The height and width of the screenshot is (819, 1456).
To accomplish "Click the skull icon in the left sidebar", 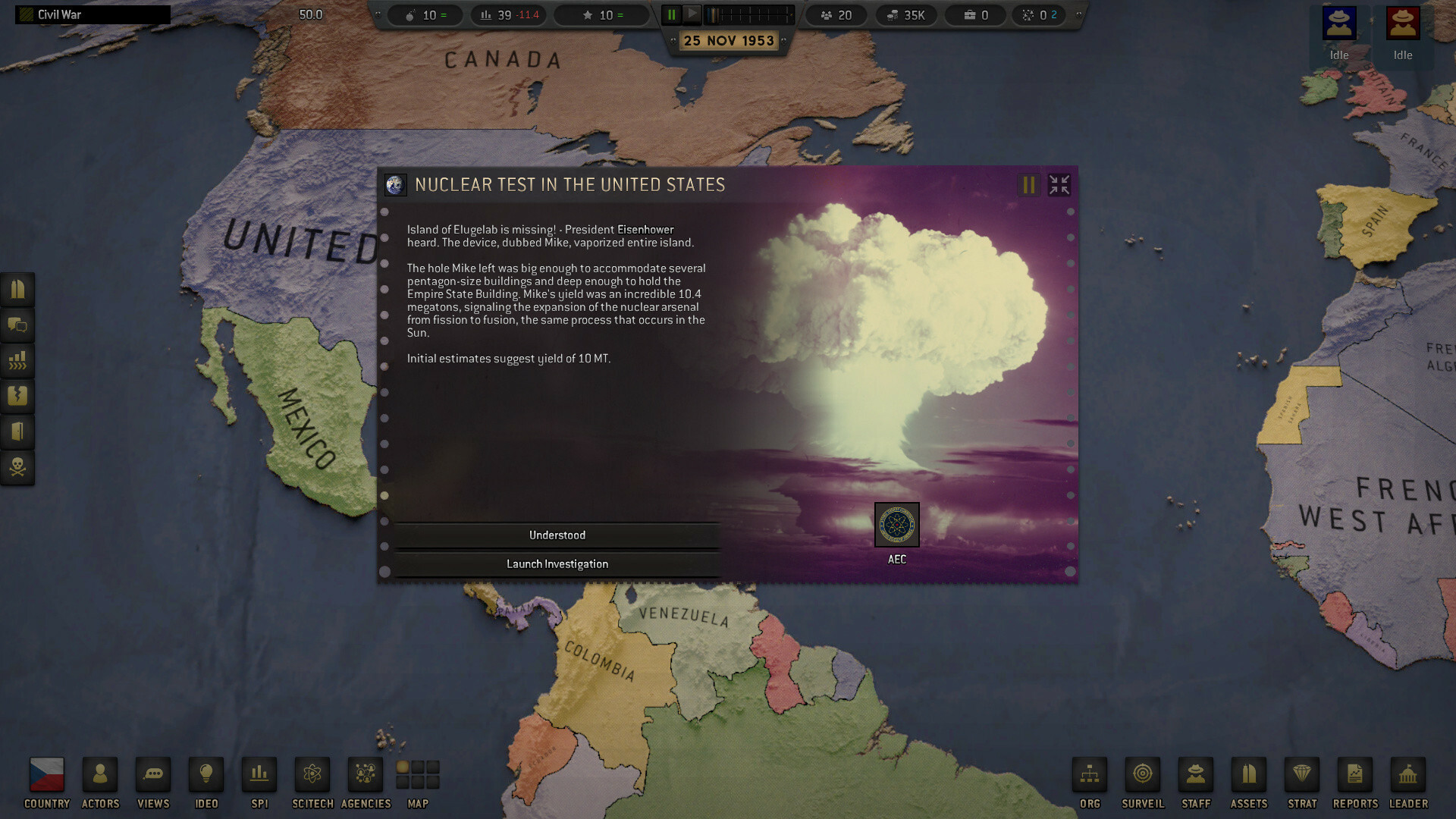I will click(x=17, y=468).
